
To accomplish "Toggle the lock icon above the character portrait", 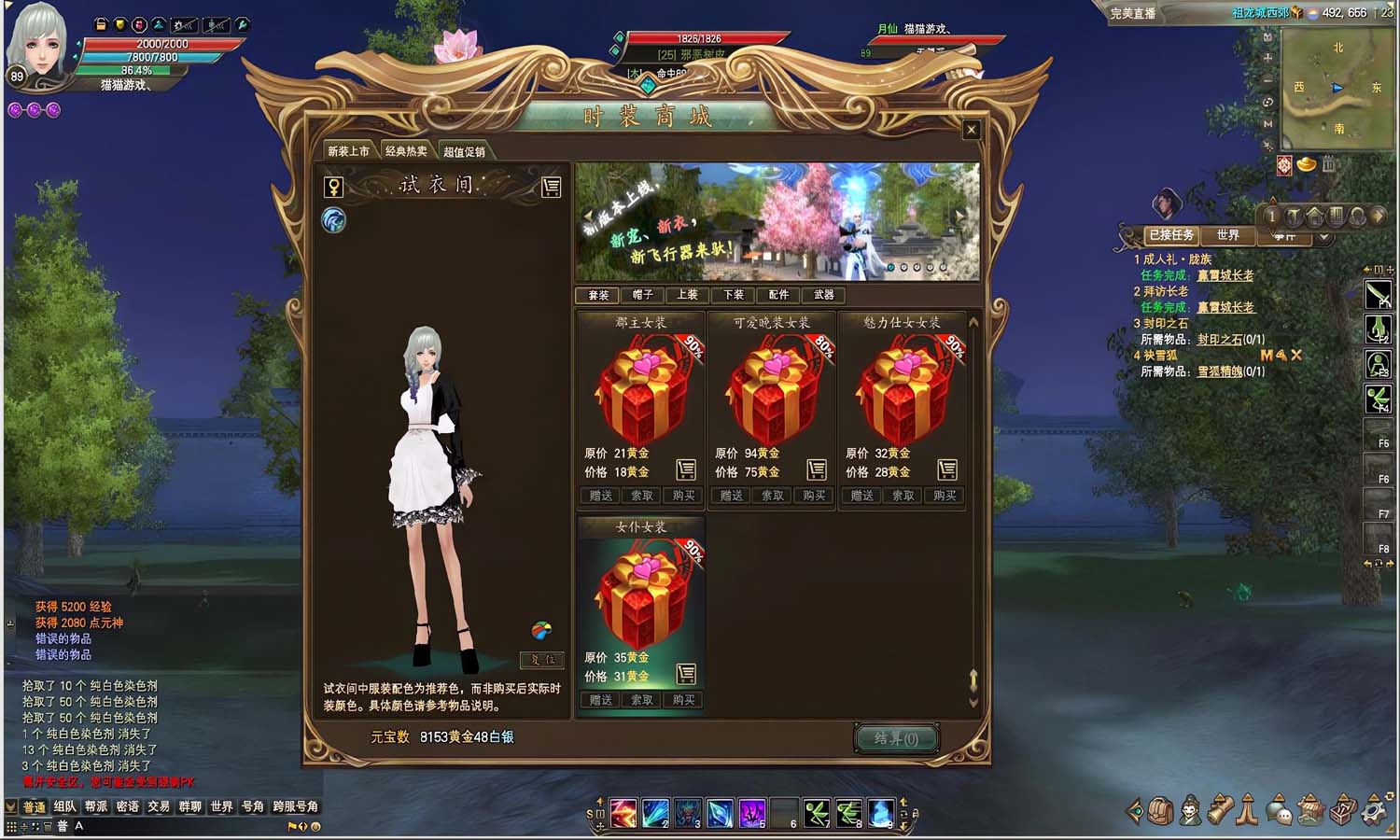I will 99,23.
